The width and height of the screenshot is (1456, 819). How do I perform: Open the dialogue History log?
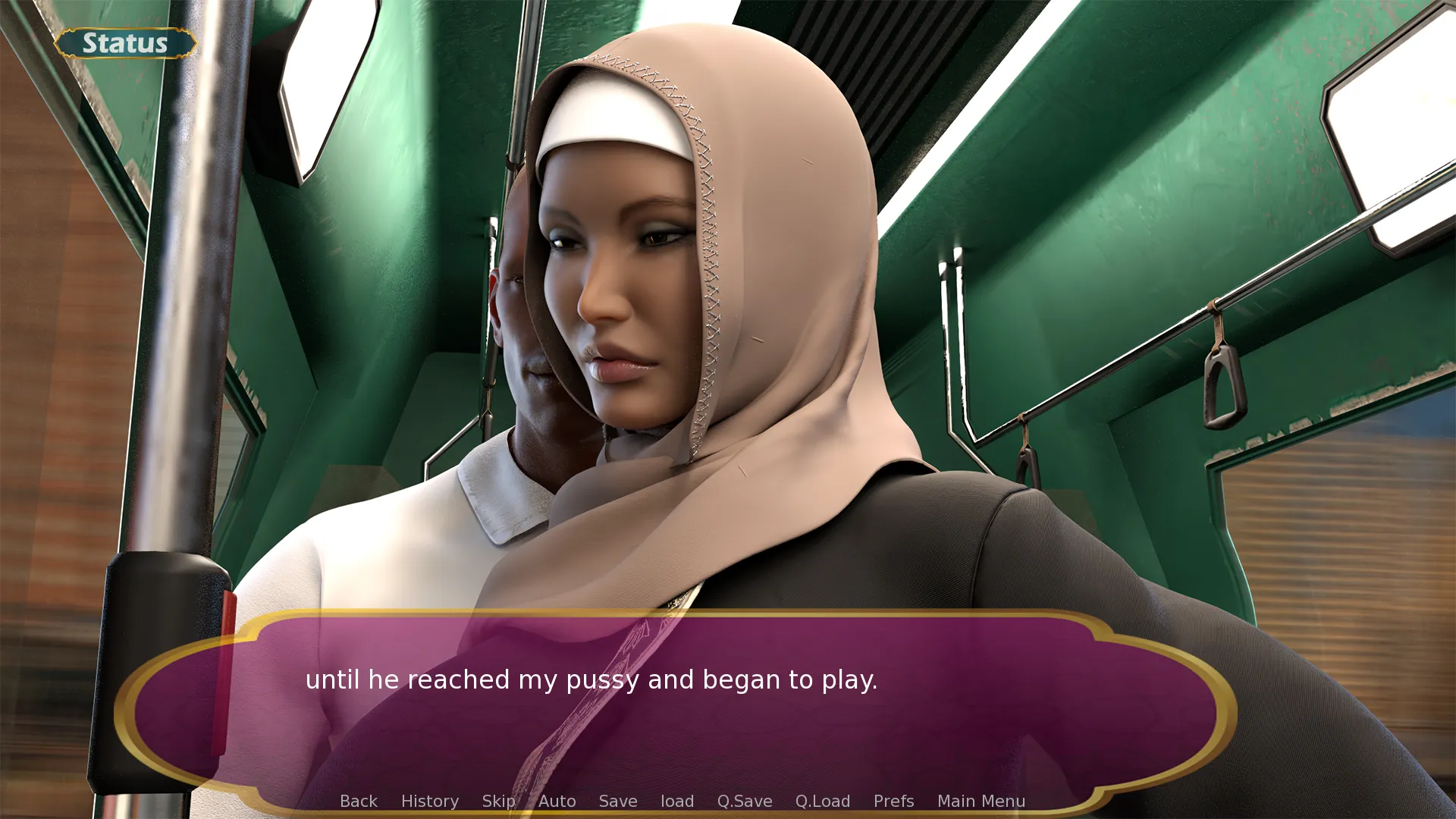[x=429, y=801]
